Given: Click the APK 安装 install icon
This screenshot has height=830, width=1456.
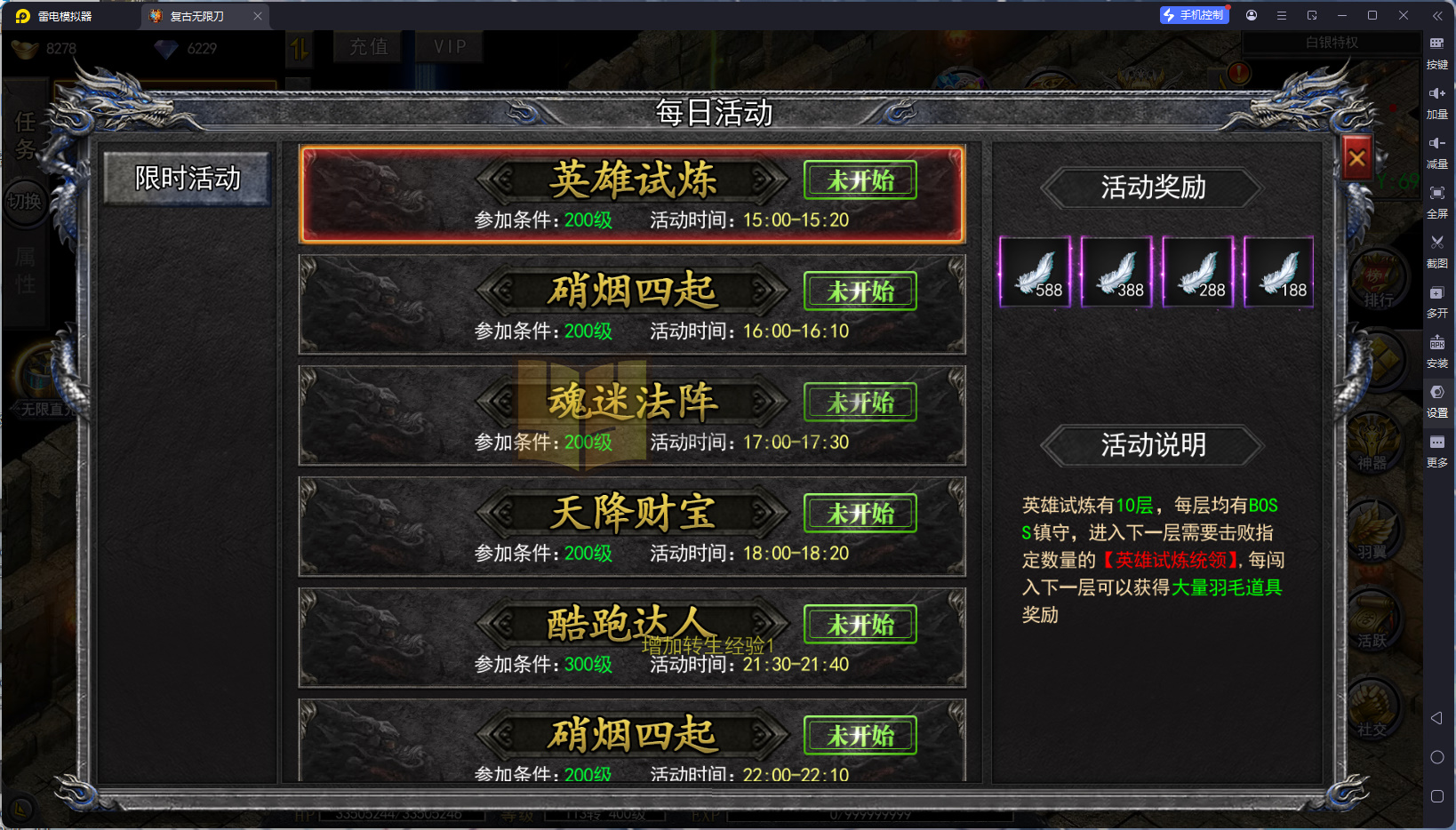Looking at the screenshot, I should pyautogui.click(x=1439, y=351).
